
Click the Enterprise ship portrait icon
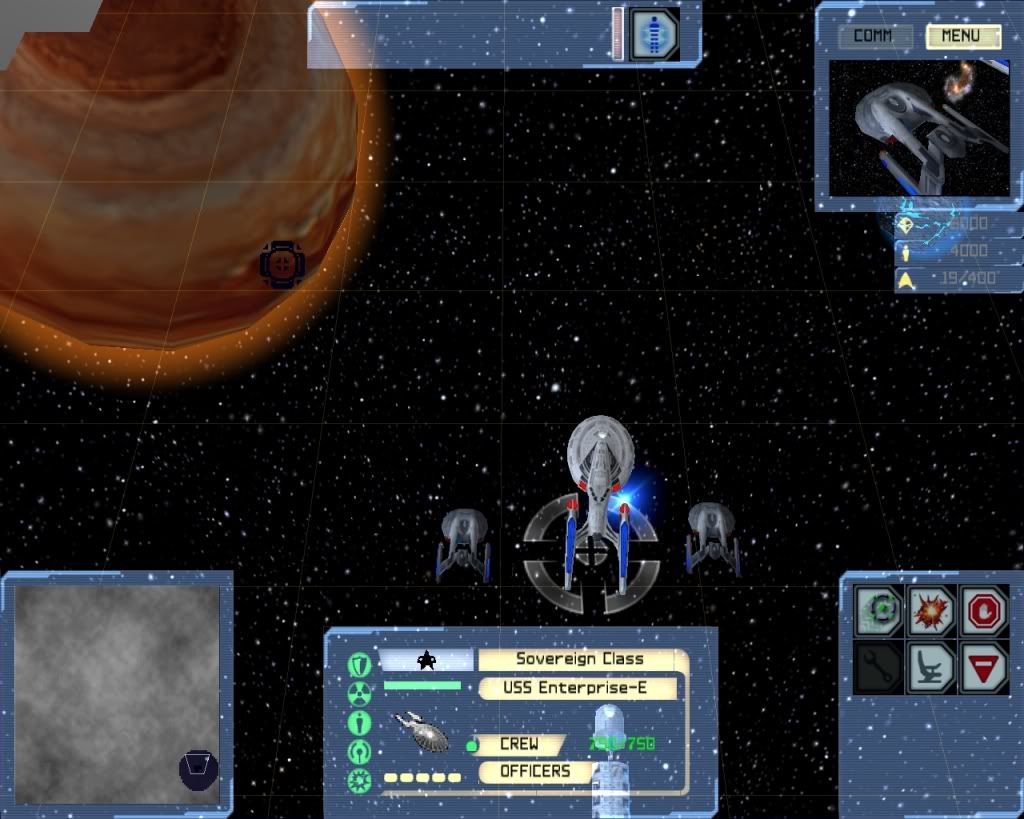tap(424, 731)
